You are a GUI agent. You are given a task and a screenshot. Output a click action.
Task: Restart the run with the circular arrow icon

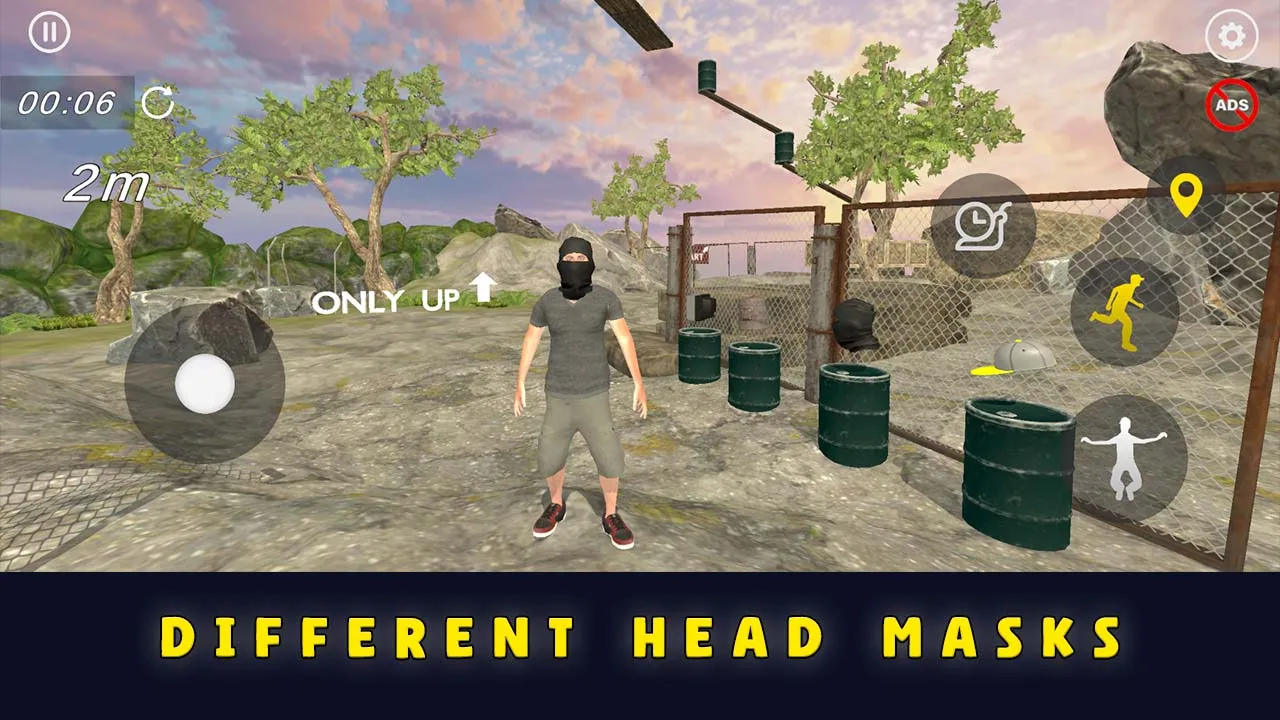coord(157,102)
